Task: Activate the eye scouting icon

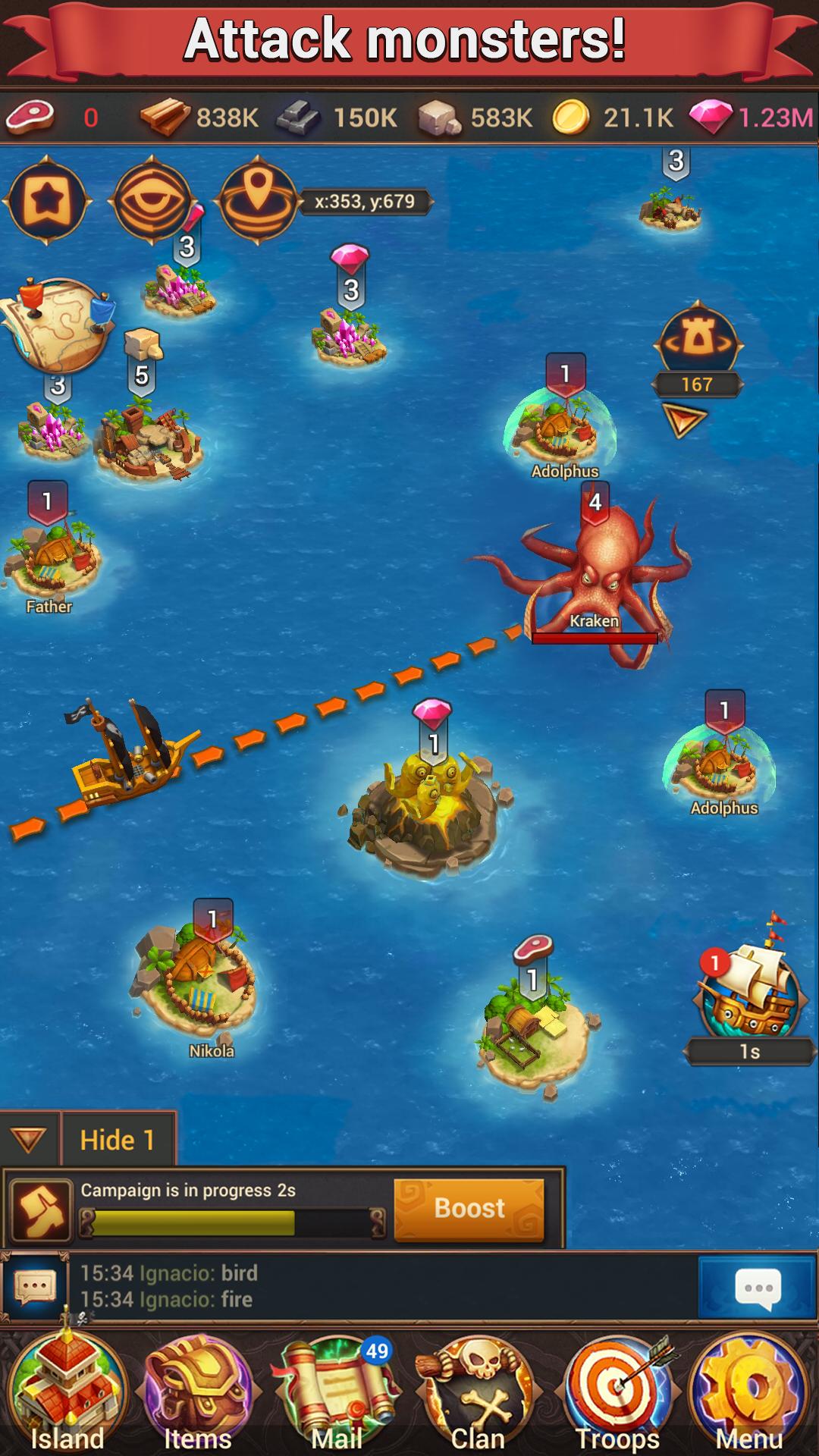Action: pos(152,201)
